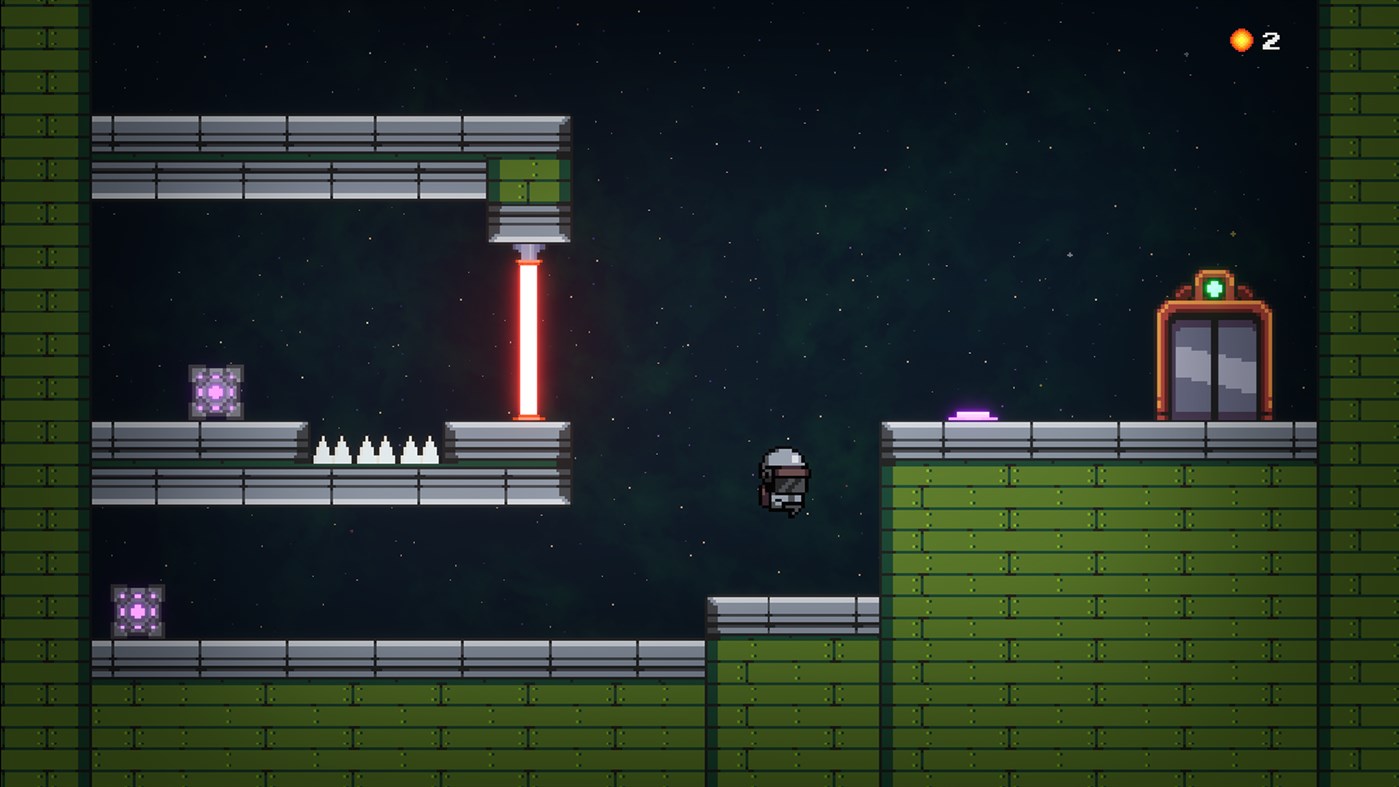
Task: Click the red glow at the laser's base
Action: [x=529, y=415]
